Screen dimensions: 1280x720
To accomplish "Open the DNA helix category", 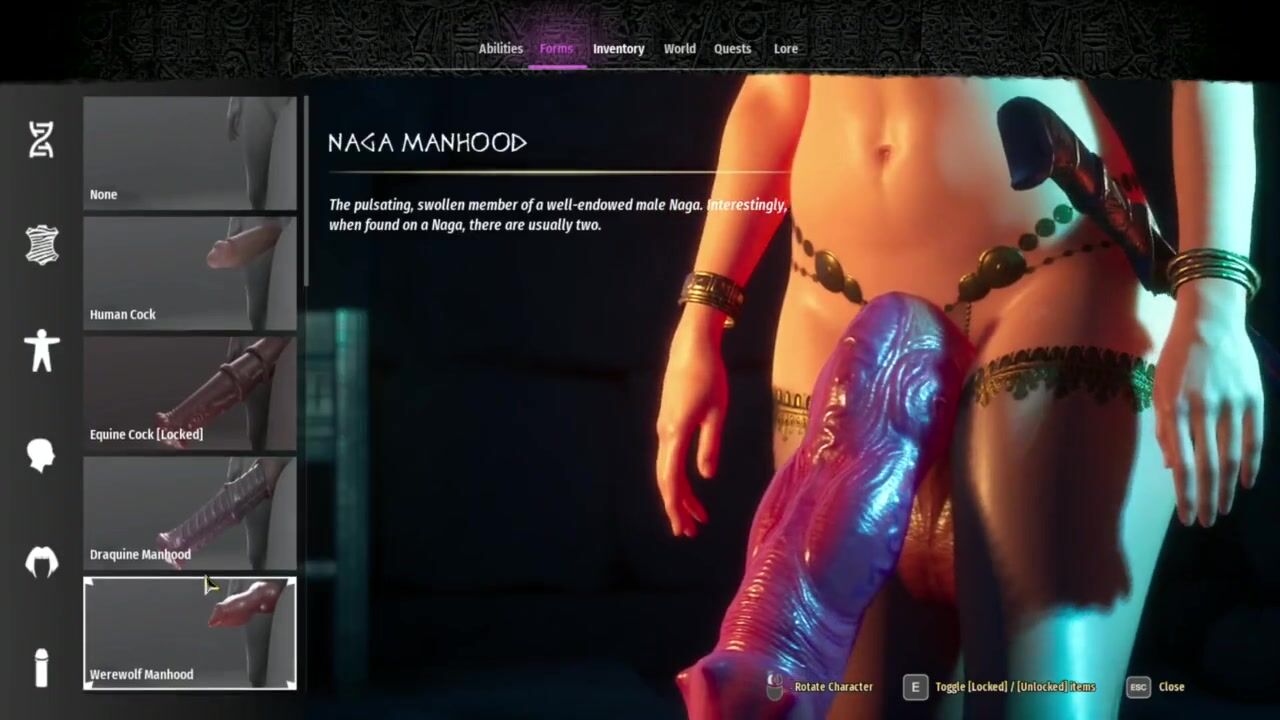I will (x=41, y=140).
